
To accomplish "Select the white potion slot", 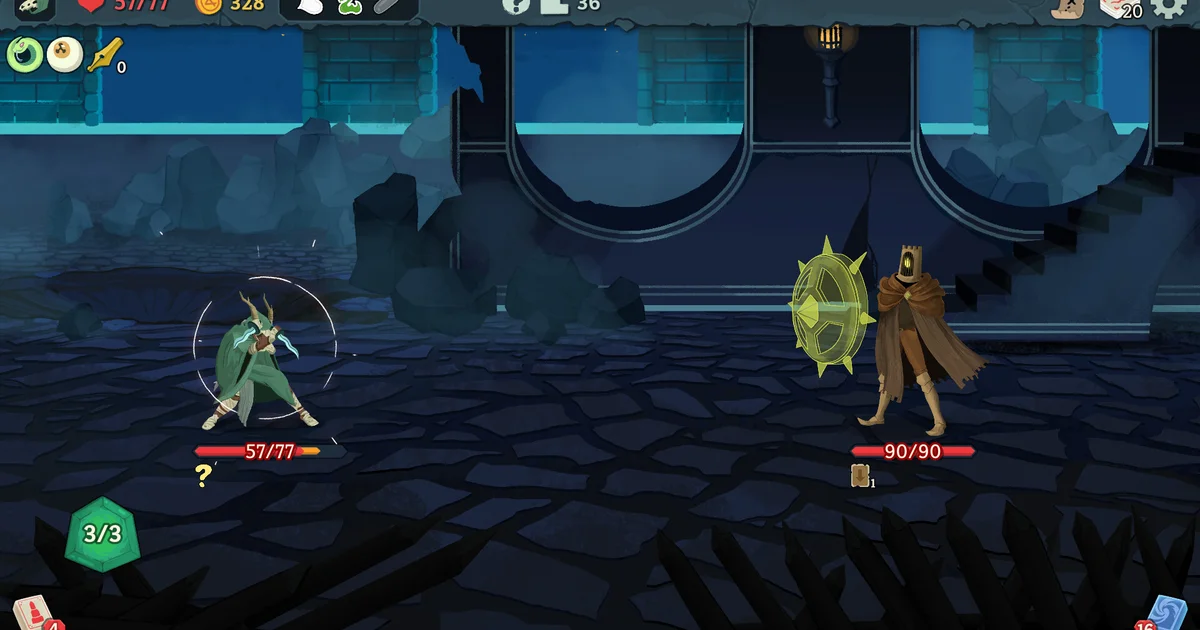I will click(x=311, y=7).
